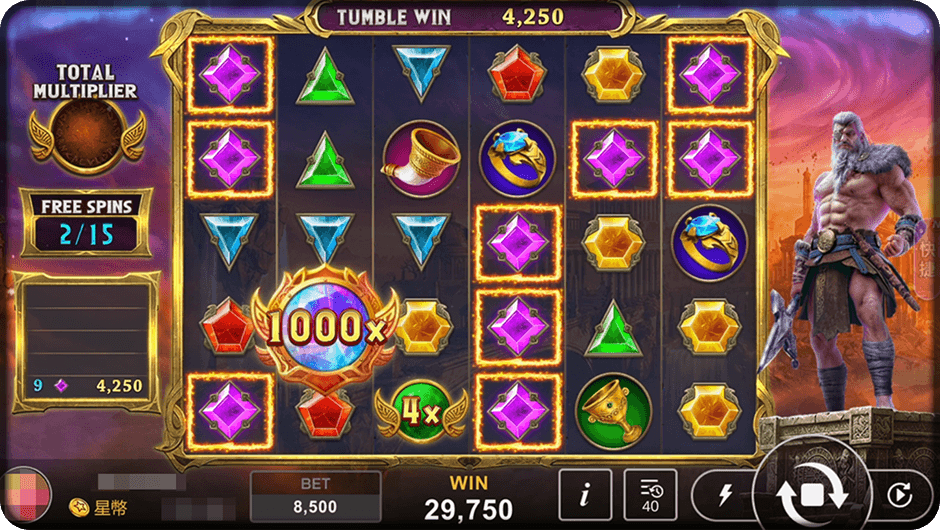
Task: Open the BET amount panel
Action: pyautogui.click(x=315, y=496)
